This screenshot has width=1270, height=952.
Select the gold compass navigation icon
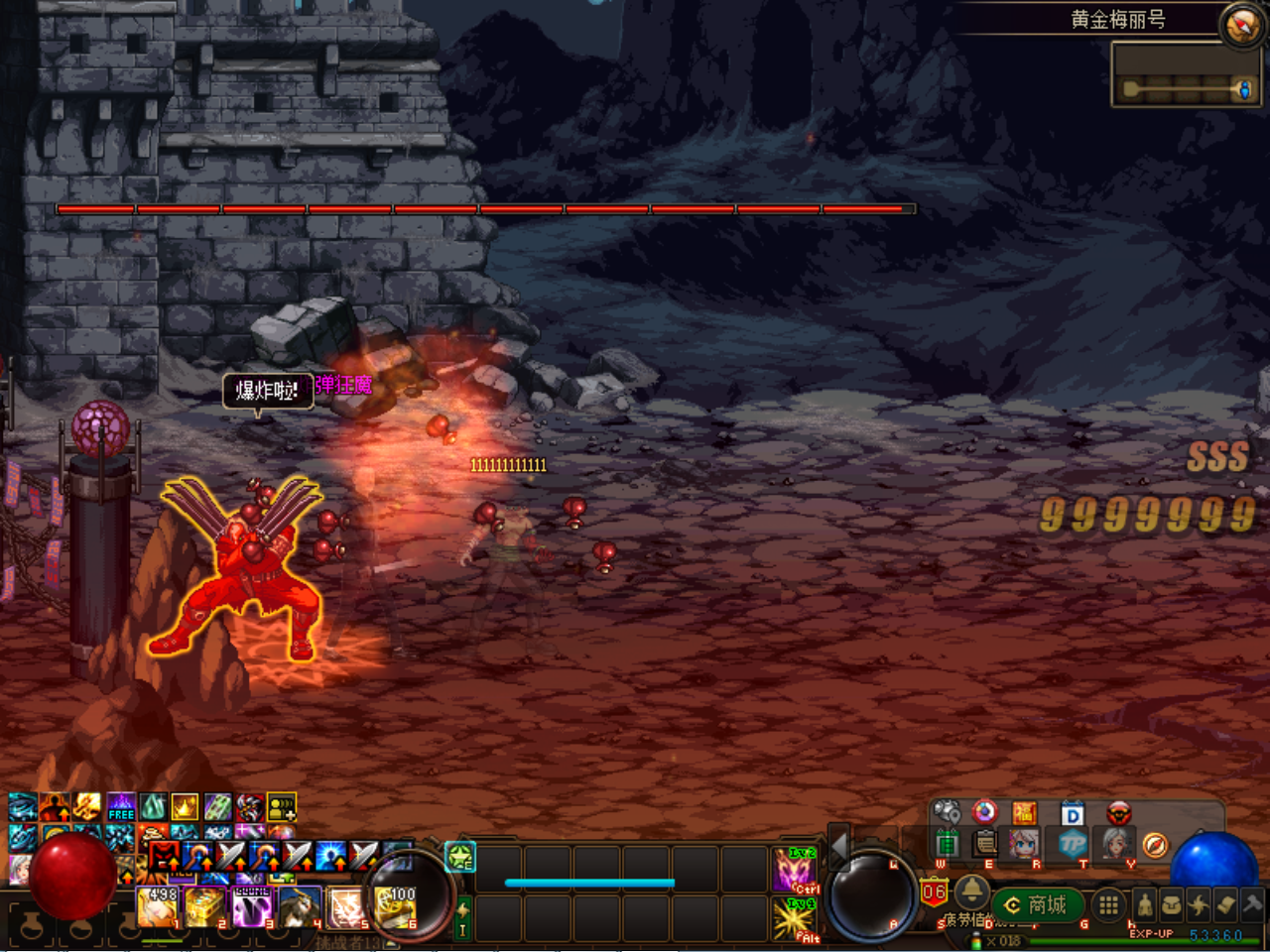coord(1155,845)
